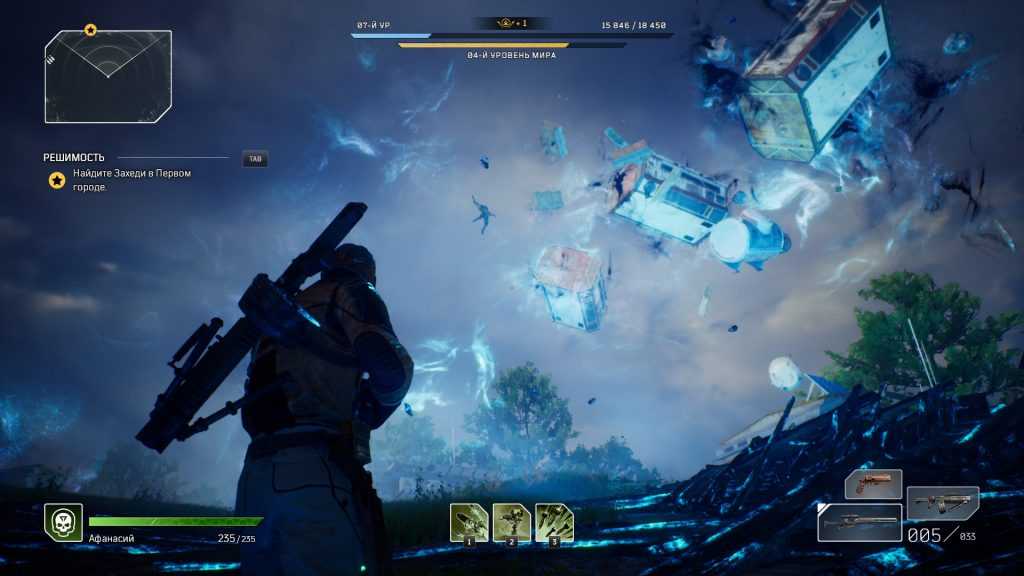Use the turret skill in slot two
This screenshot has width=1024, height=576.
coord(512,522)
